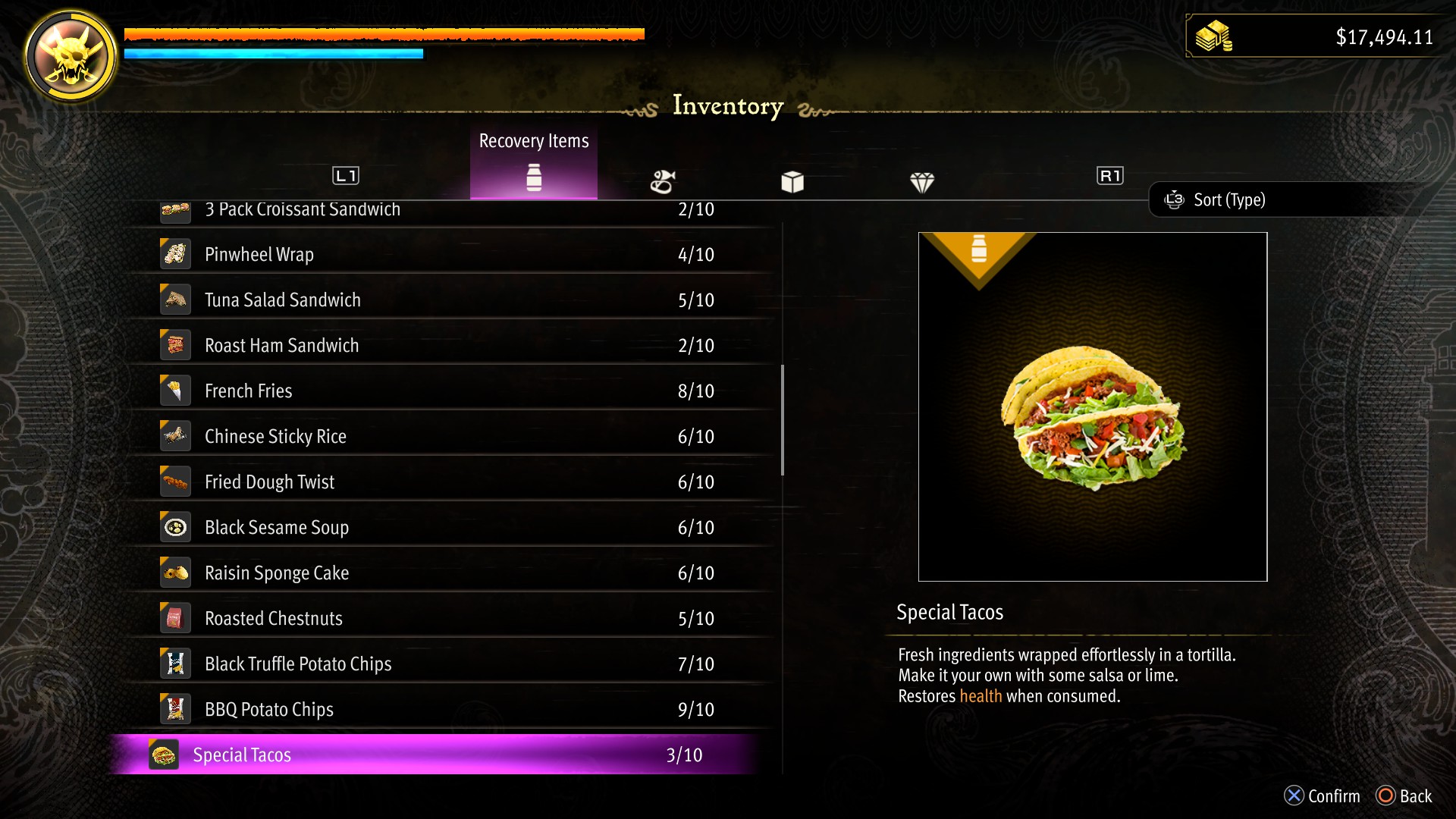Open the fish and hook category tab
The height and width of the screenshot is (819, 1456).
pyautogui.click(x=663, y=182)
